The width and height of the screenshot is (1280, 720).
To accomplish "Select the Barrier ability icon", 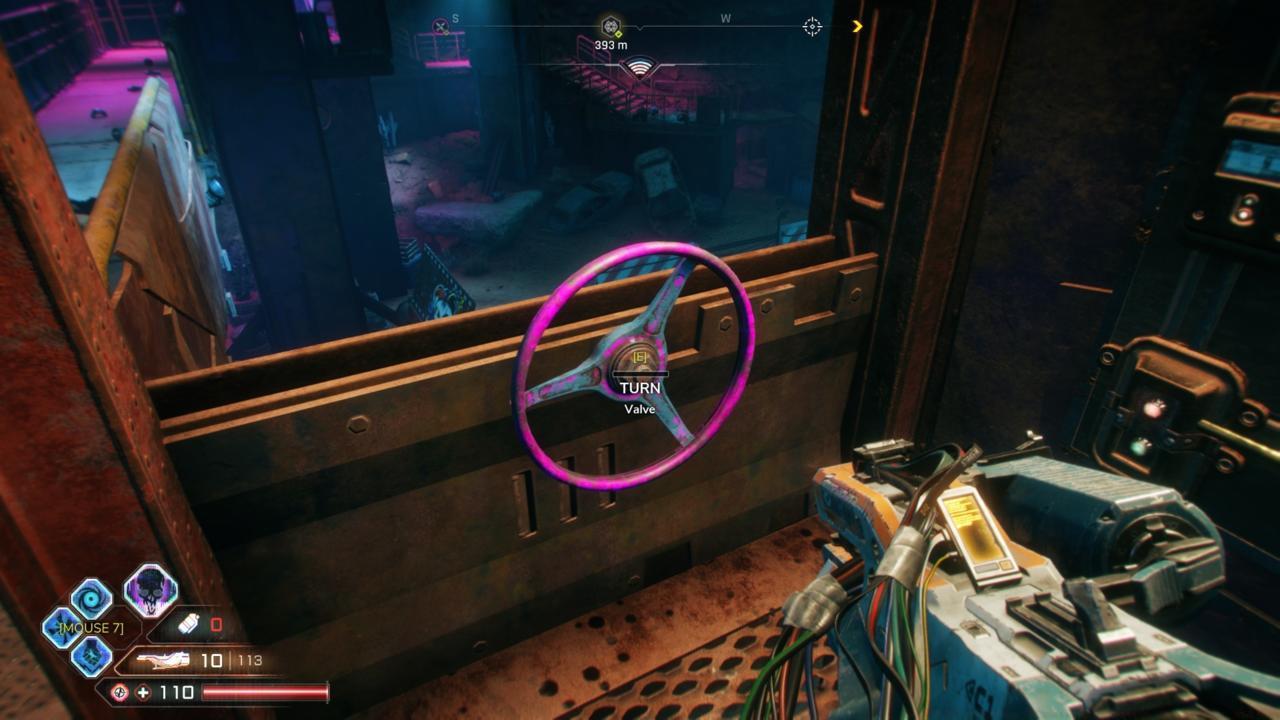I will [x=93, y=658].
